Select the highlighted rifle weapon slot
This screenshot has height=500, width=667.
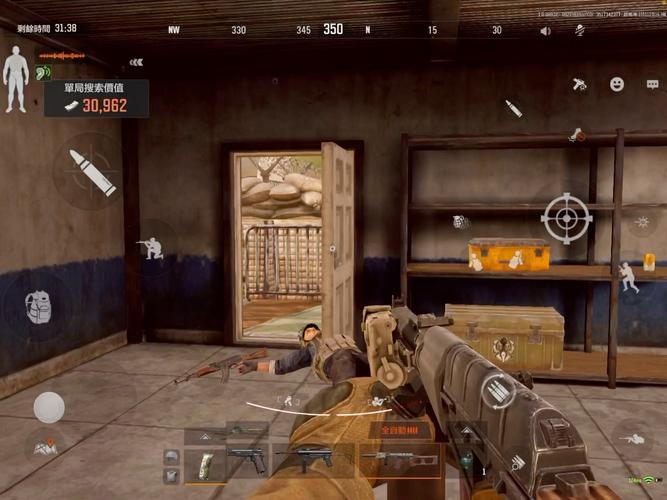[x=399, y=460]
